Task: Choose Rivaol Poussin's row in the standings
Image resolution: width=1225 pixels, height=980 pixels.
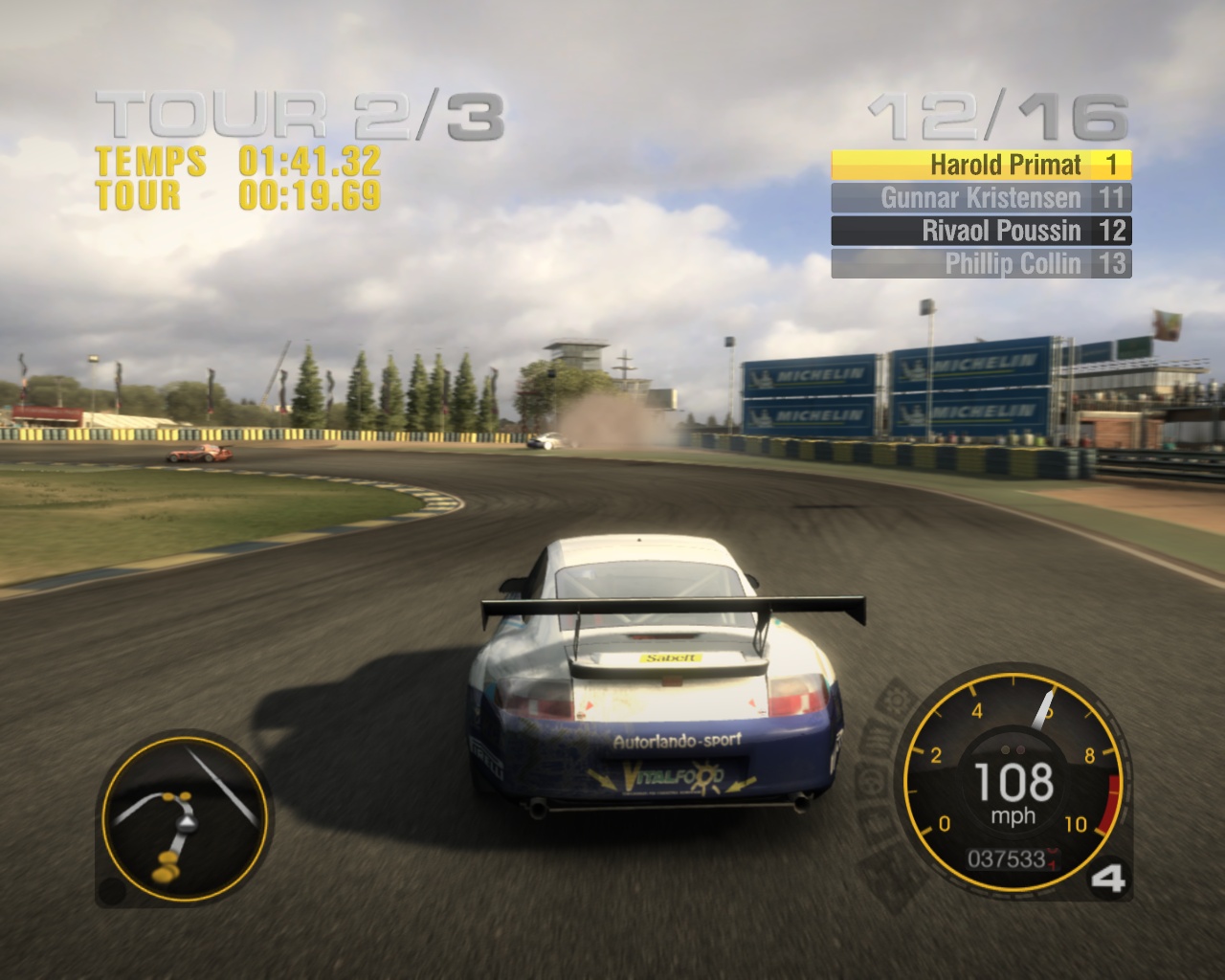Action: (981, 231)
